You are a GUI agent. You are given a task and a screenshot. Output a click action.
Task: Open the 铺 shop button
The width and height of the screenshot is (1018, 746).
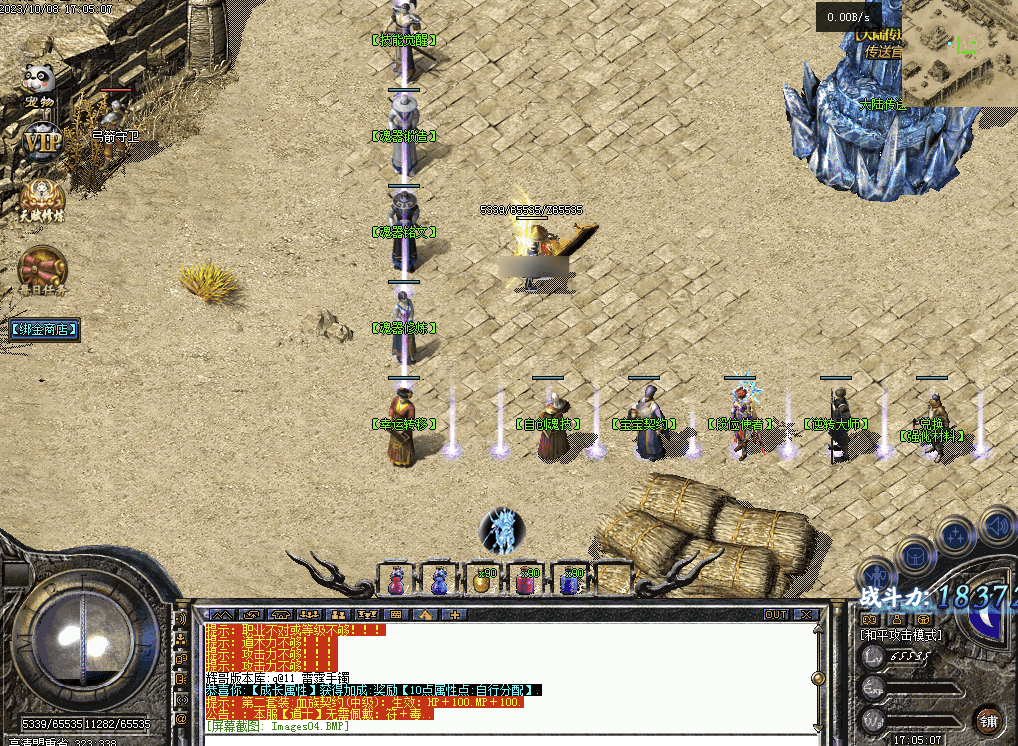click(x=988, y=720)
